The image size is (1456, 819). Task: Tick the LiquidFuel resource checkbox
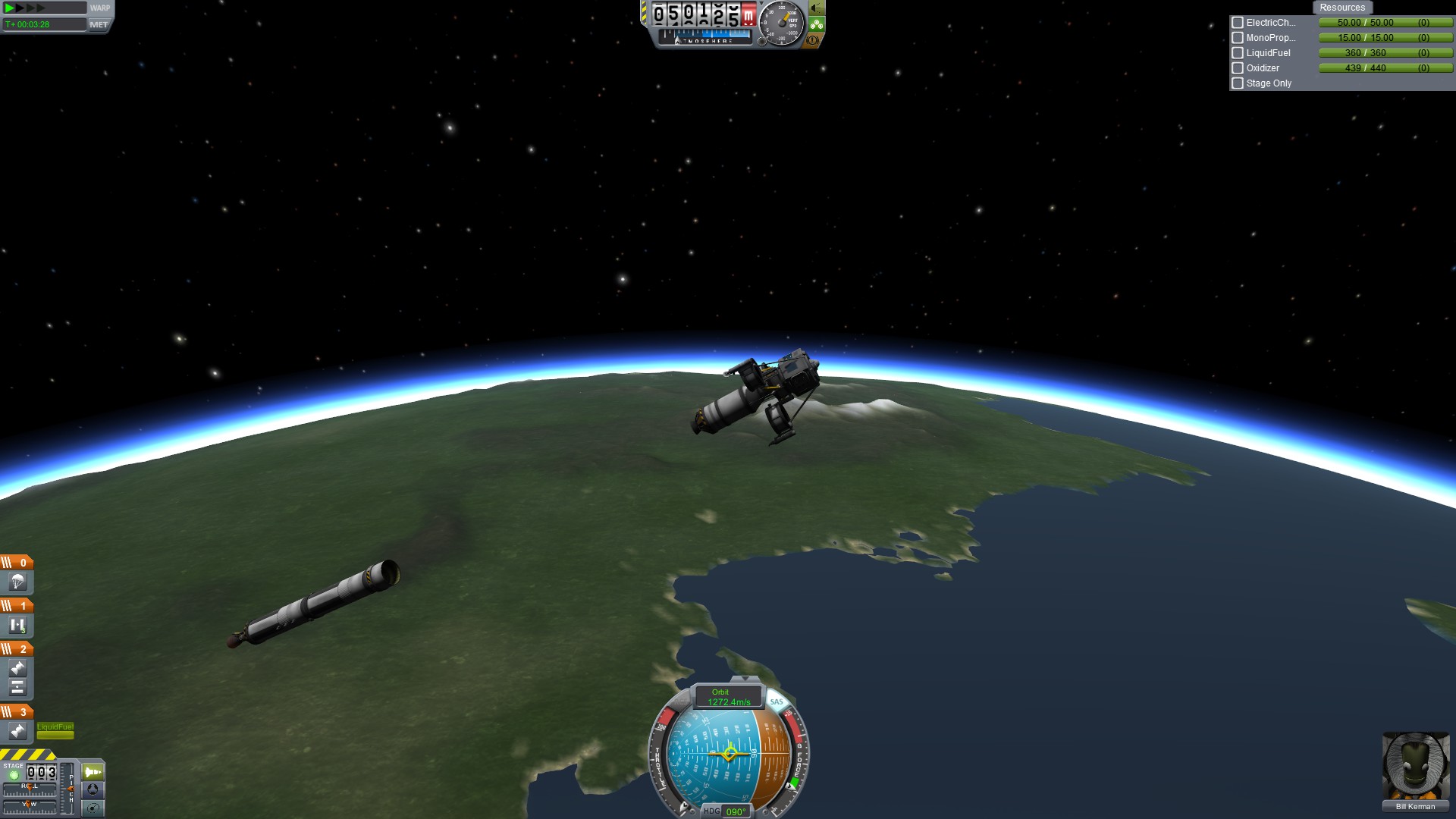coord(1238,53)
